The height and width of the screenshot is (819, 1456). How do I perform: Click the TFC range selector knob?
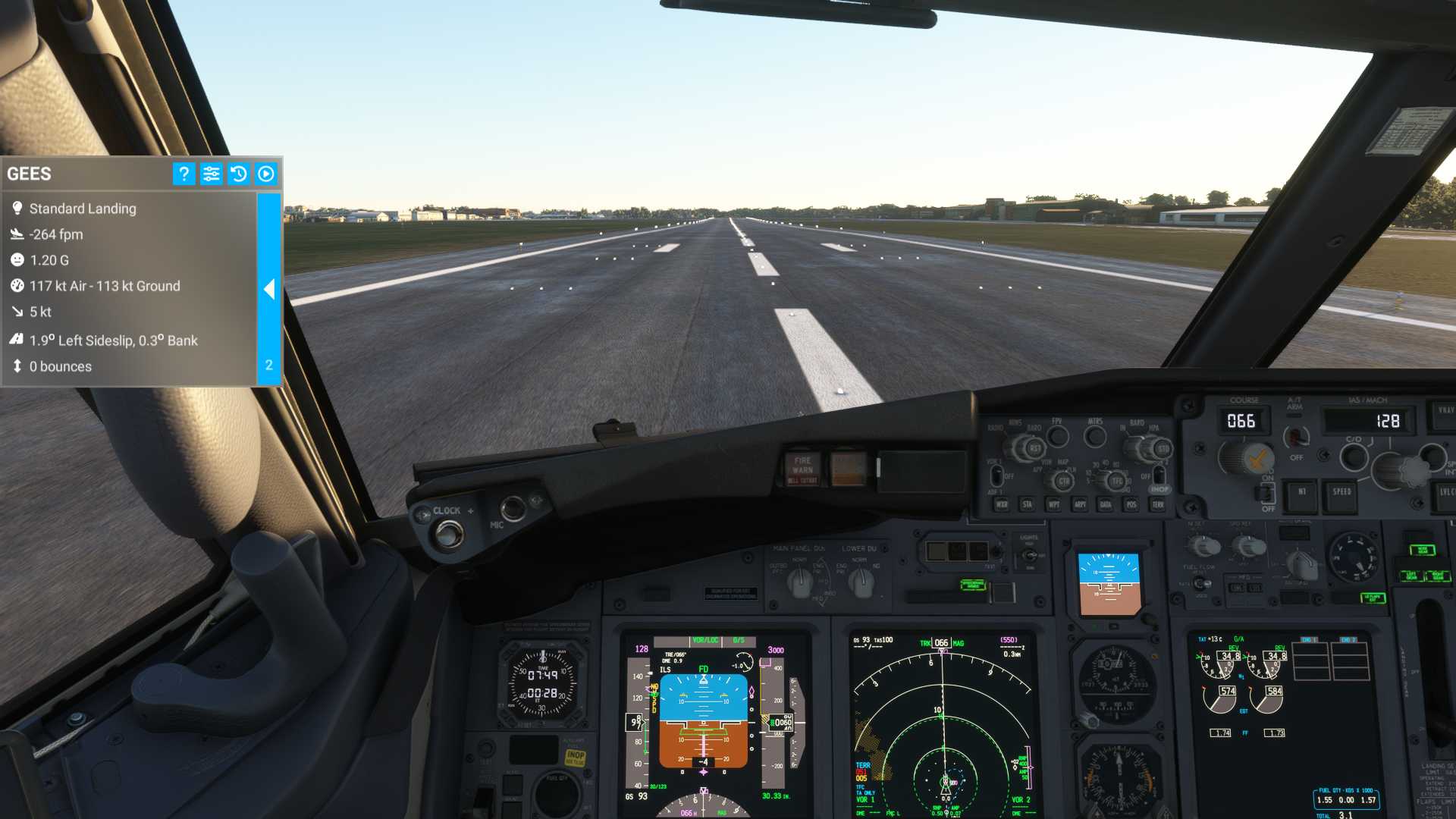pos(1116,481)
